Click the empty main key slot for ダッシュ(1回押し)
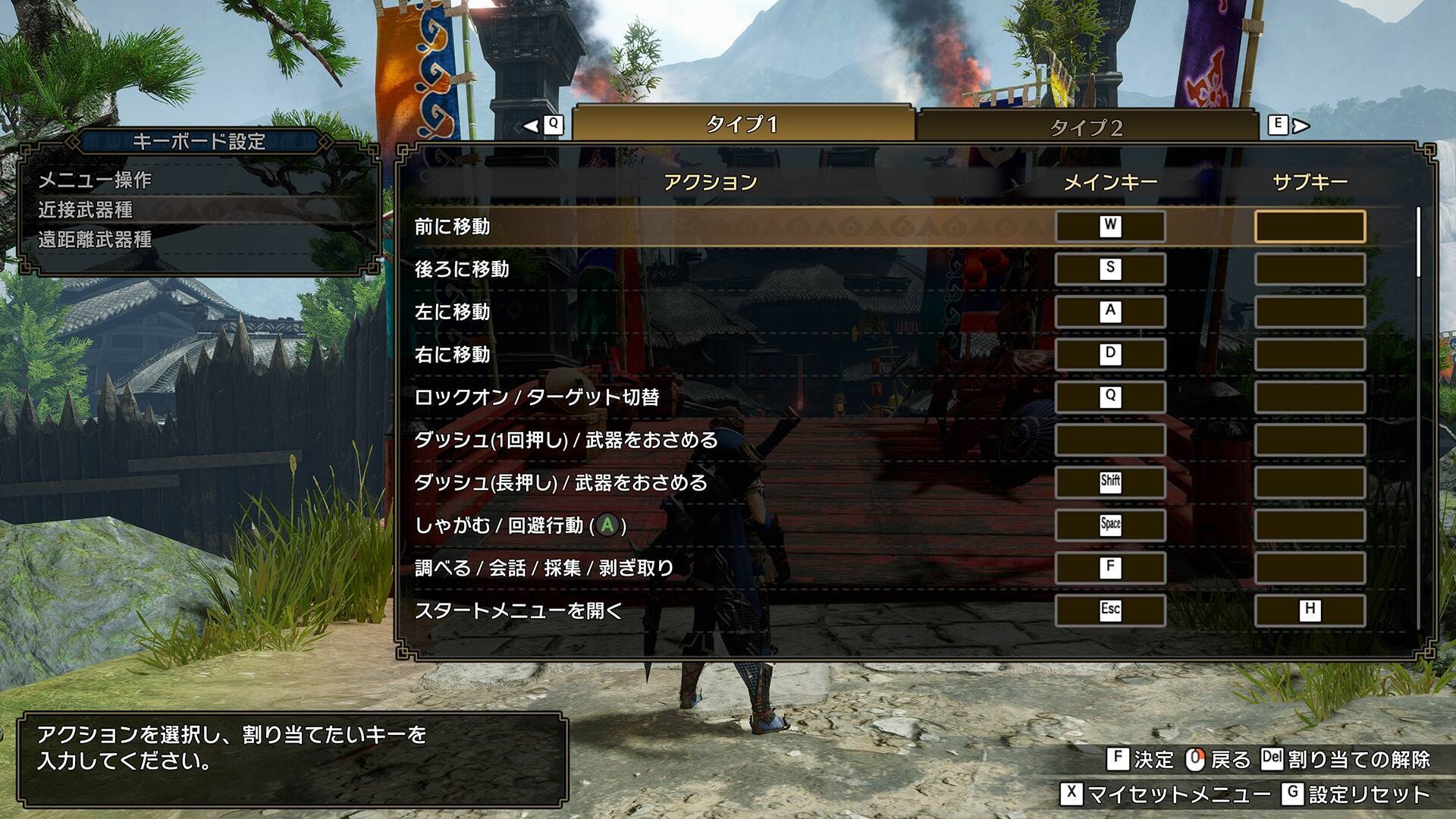Image resolution: width=1456 pixels, height=819 pixels. coord(1109,440)
